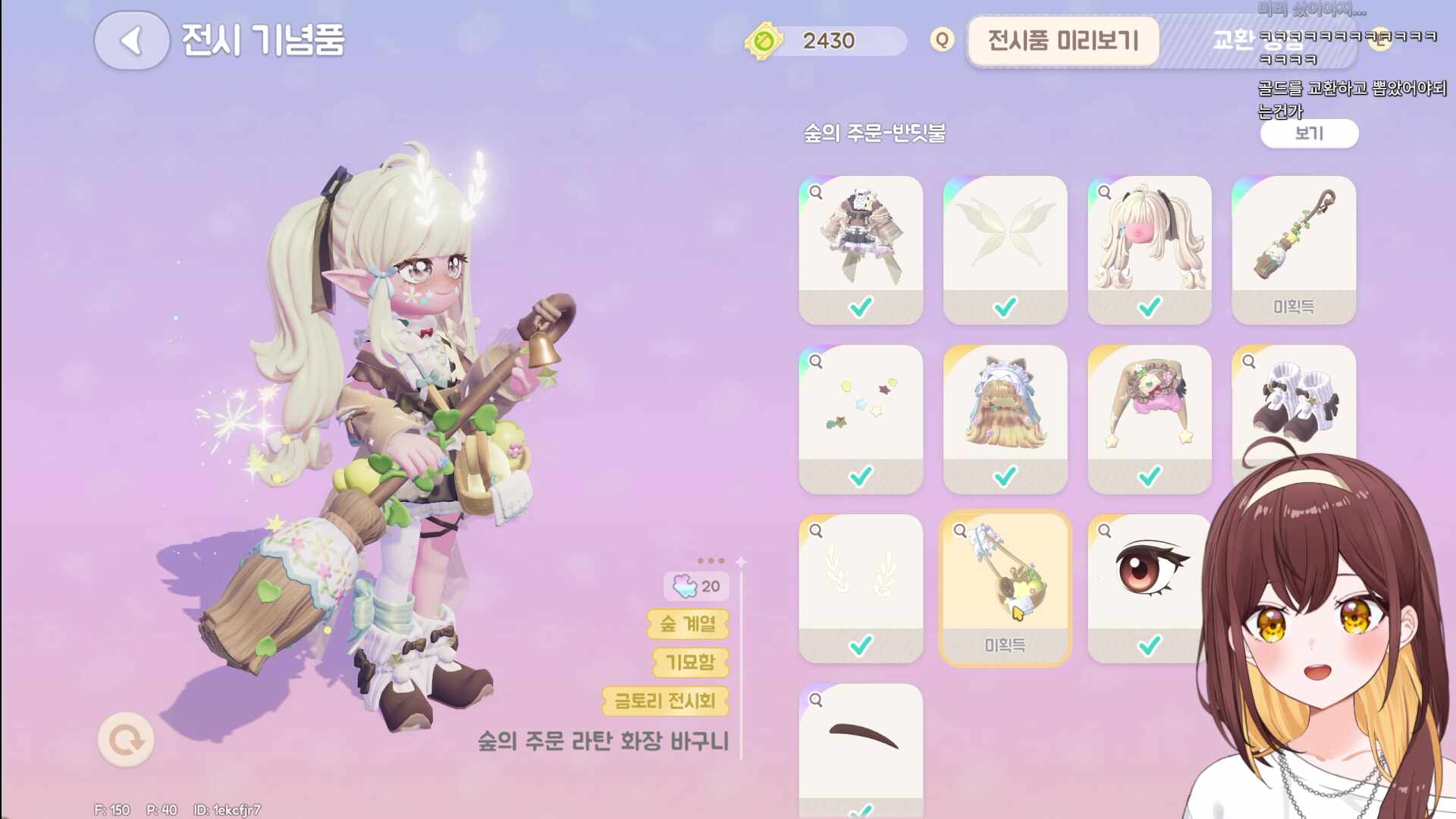Click the back arrow to leave 전시 기념품

pyautogui.click(x=130, y=41)
